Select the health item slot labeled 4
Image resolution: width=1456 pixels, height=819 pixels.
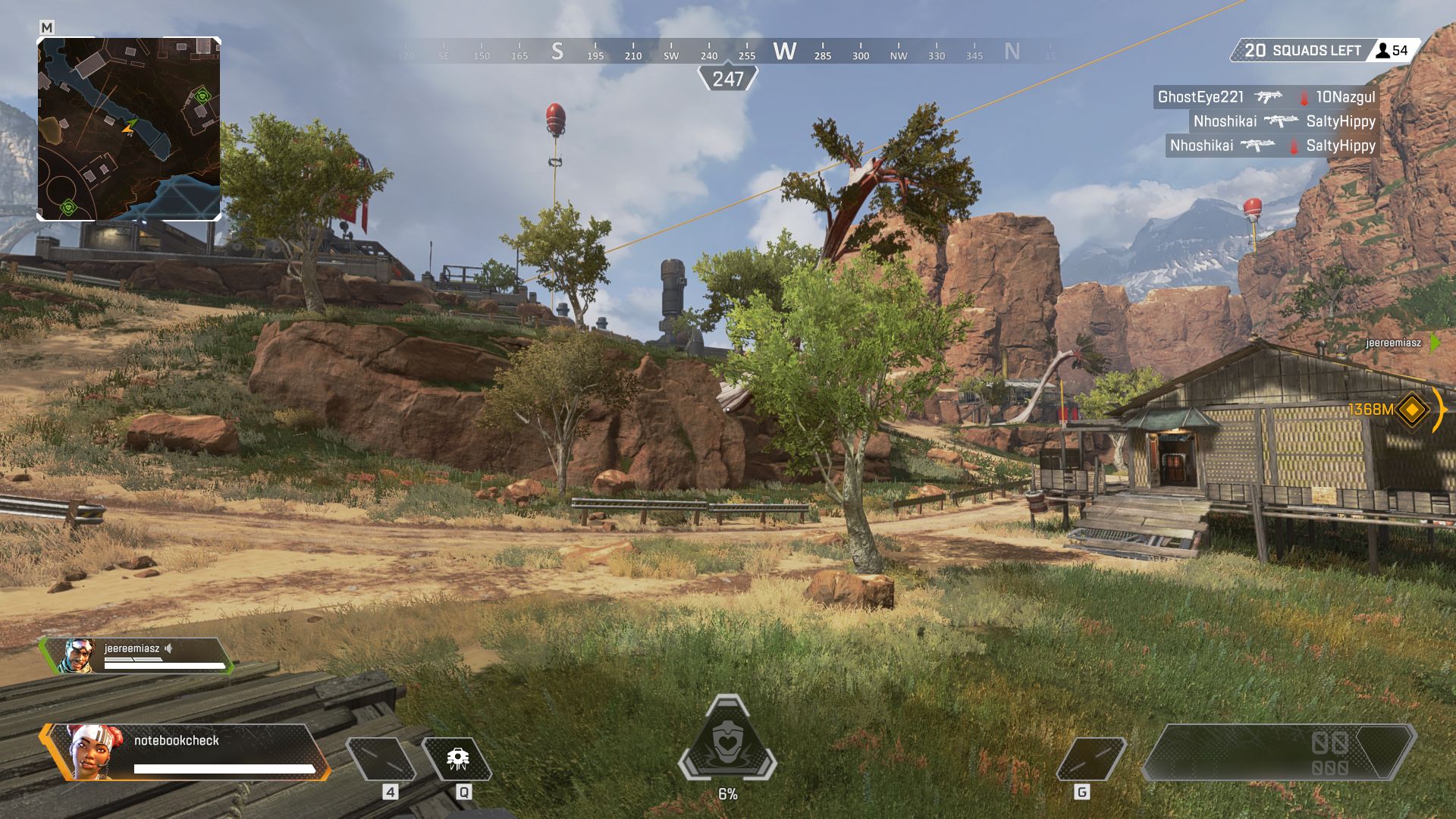click(x=381, y=759)
